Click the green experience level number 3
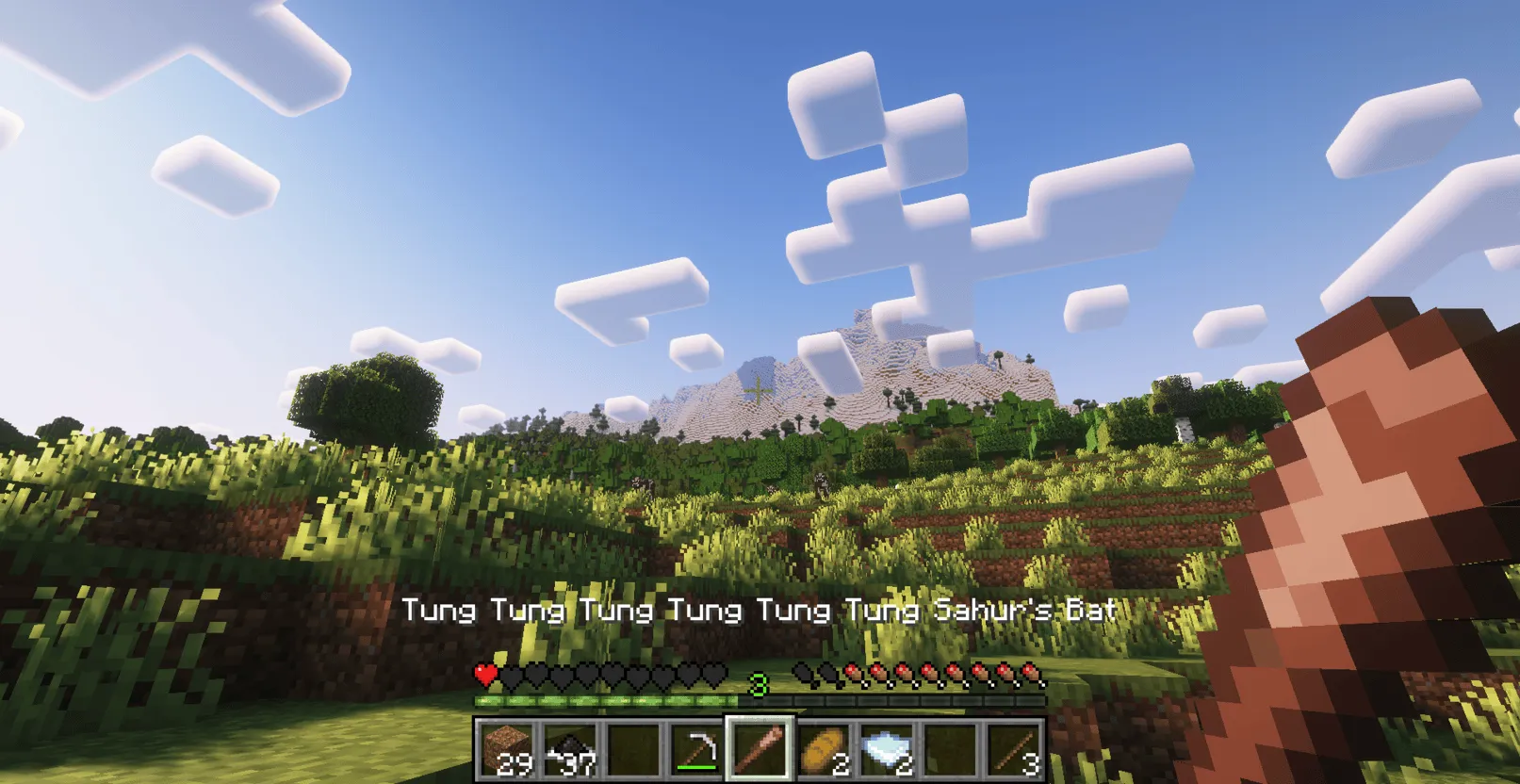The image size is (1520, 784). [759, 685]
